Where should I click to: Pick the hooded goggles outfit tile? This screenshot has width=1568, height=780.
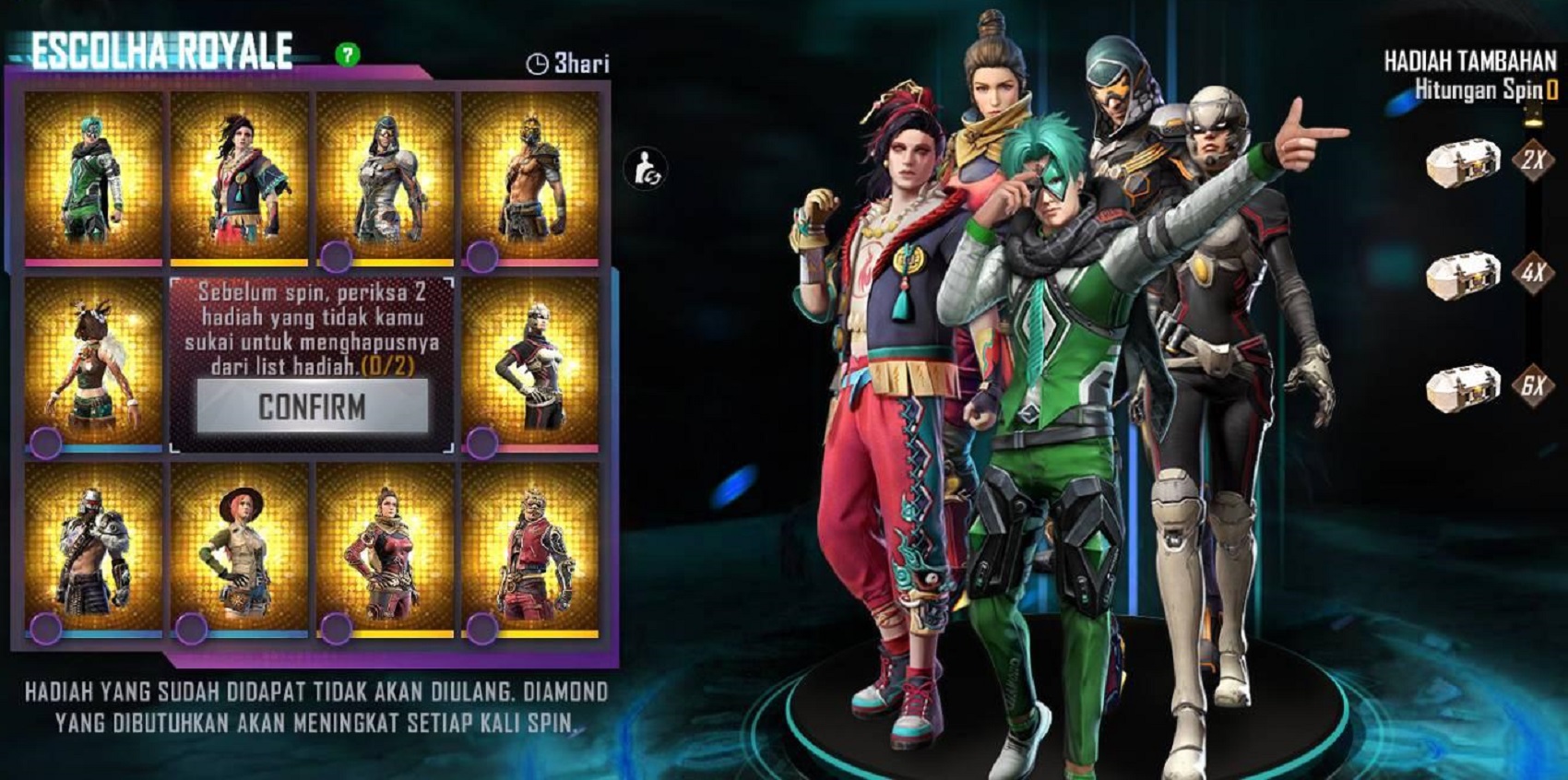[385, 177]
